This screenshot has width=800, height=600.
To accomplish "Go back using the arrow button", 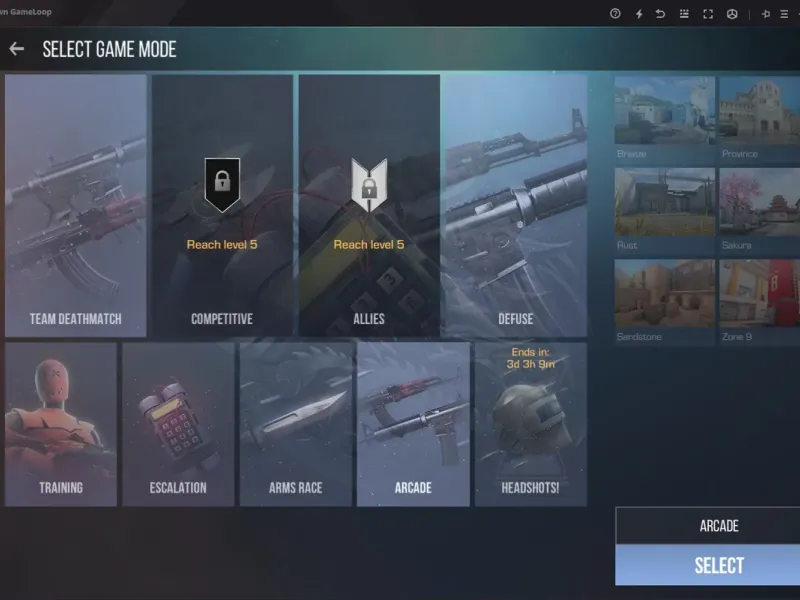I will [16, 49].
